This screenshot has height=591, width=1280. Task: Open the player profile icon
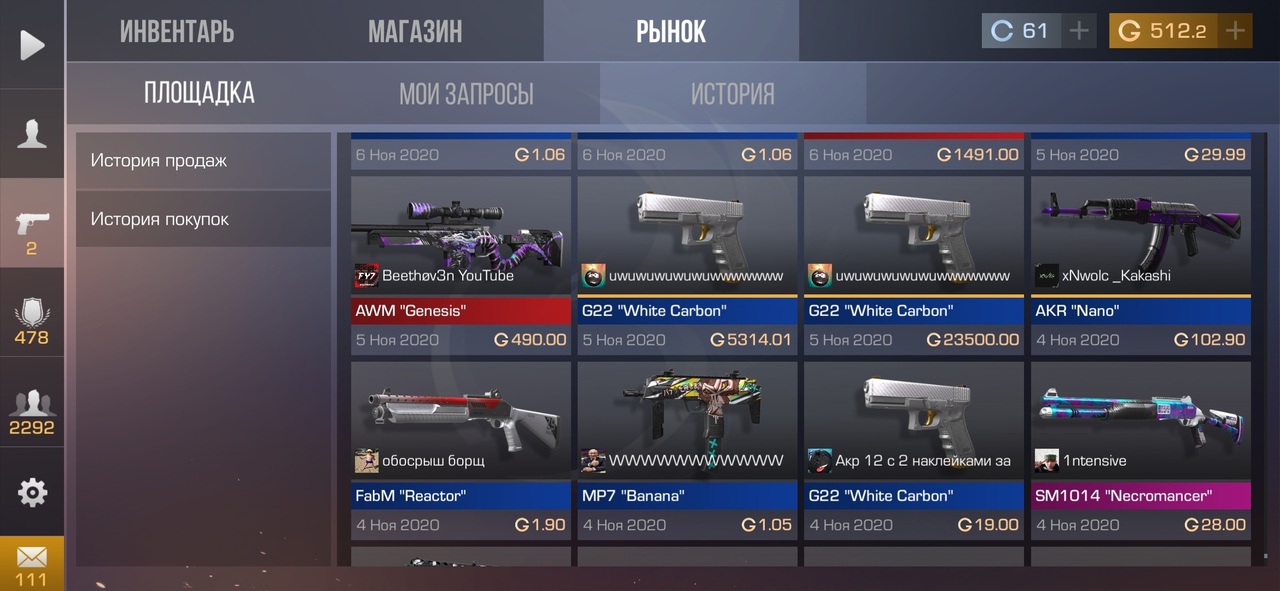point(32,134)
